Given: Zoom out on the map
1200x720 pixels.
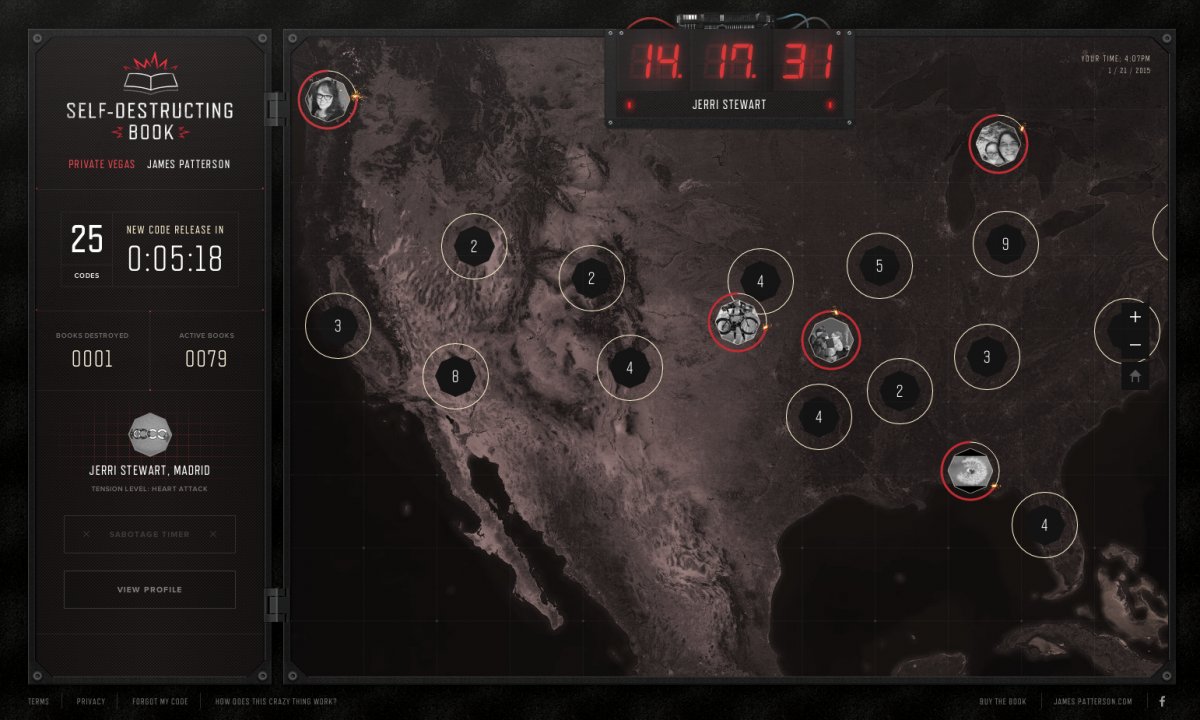Looking at the screenshot, I should [1135, 346].
